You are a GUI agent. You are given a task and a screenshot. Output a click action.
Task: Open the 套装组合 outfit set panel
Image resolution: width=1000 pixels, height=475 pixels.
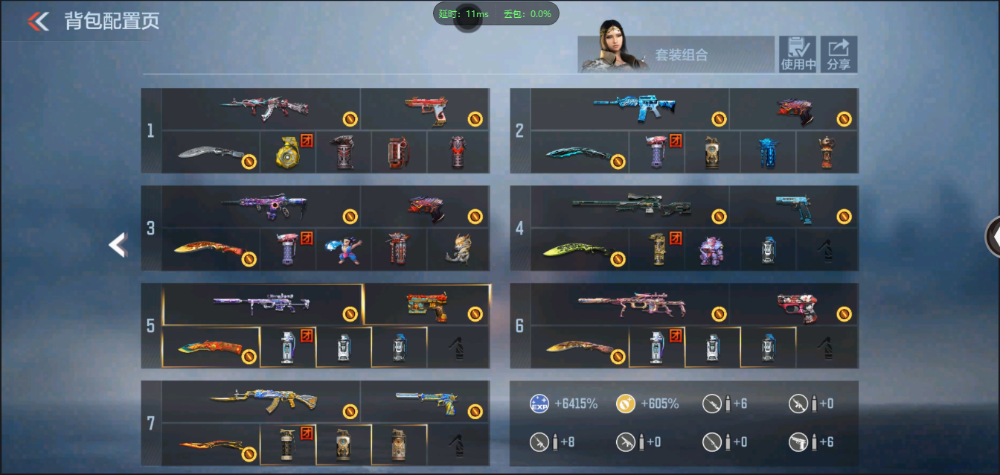(677, 55)
